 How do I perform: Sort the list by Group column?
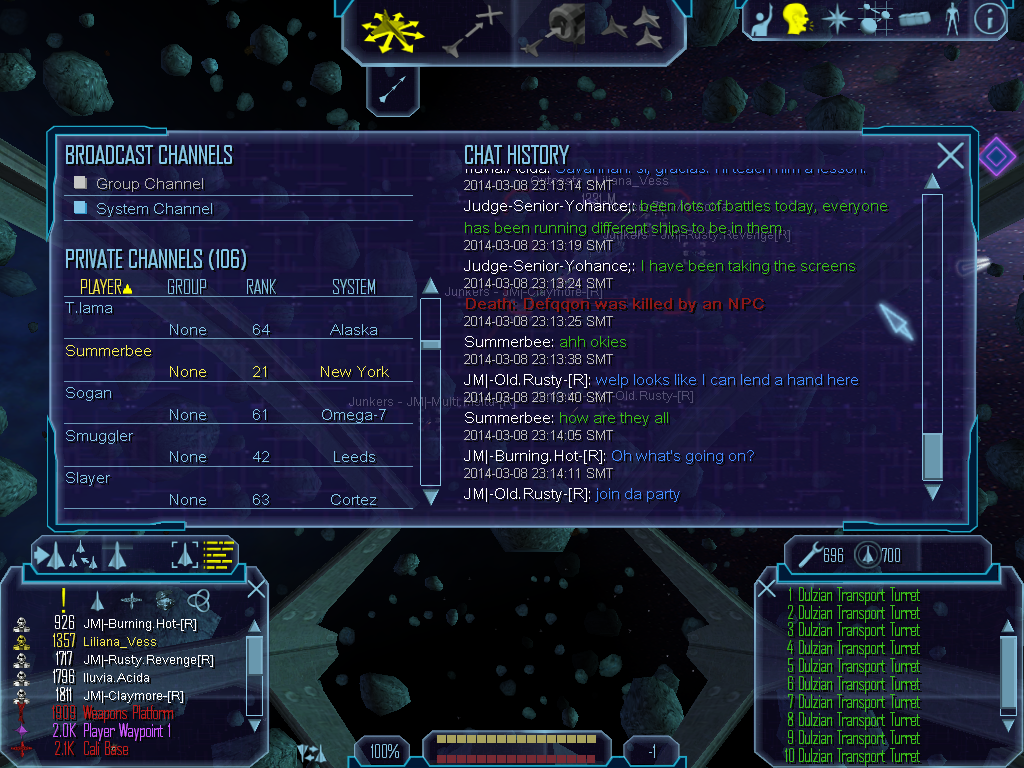187,287
